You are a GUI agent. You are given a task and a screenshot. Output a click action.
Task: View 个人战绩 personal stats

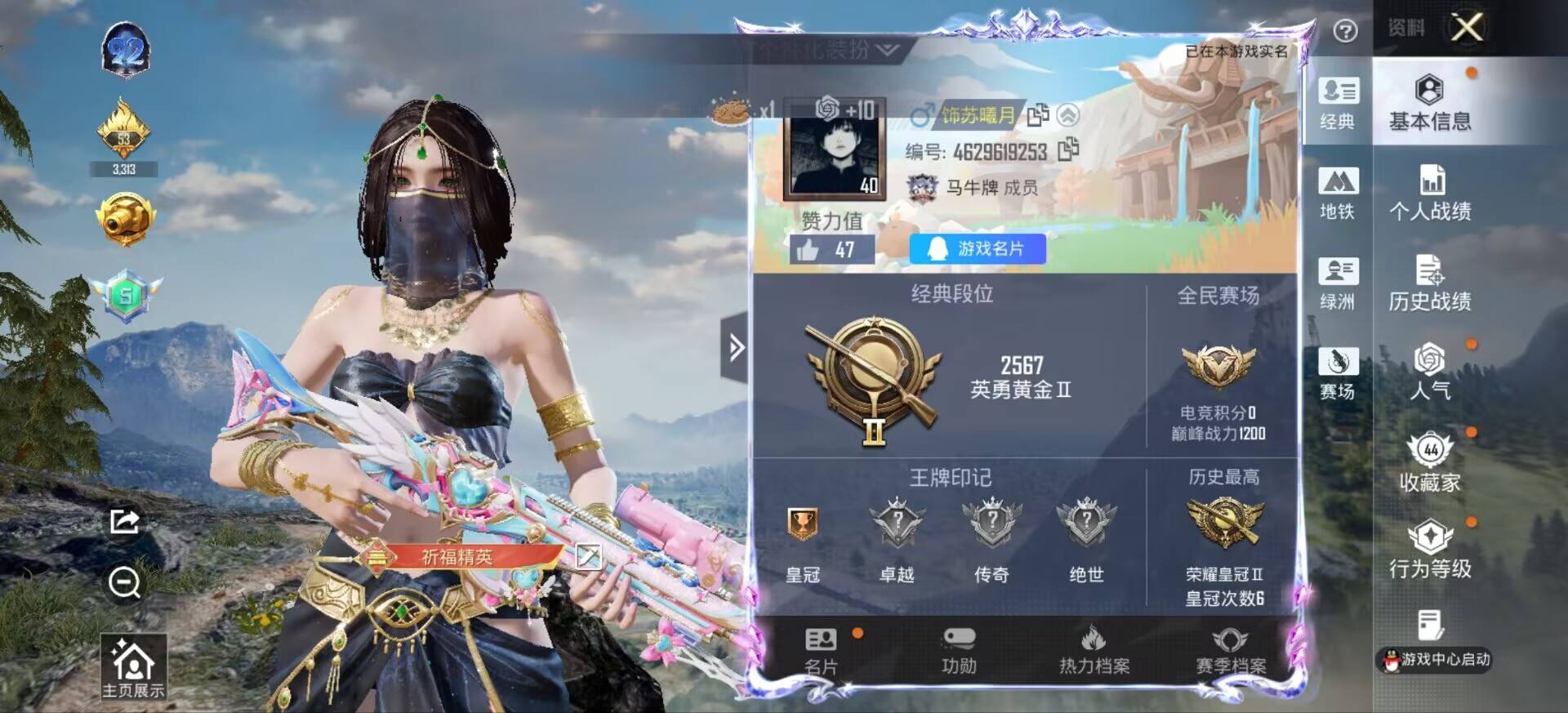pos(1429,193)
